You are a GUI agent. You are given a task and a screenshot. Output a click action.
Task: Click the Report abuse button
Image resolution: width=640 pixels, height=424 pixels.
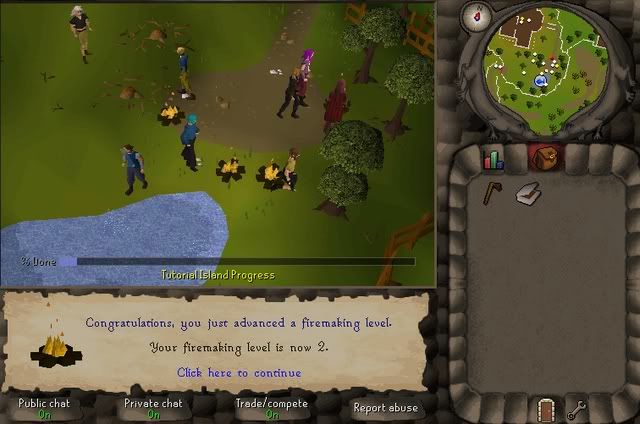click(x=386, y=407)
